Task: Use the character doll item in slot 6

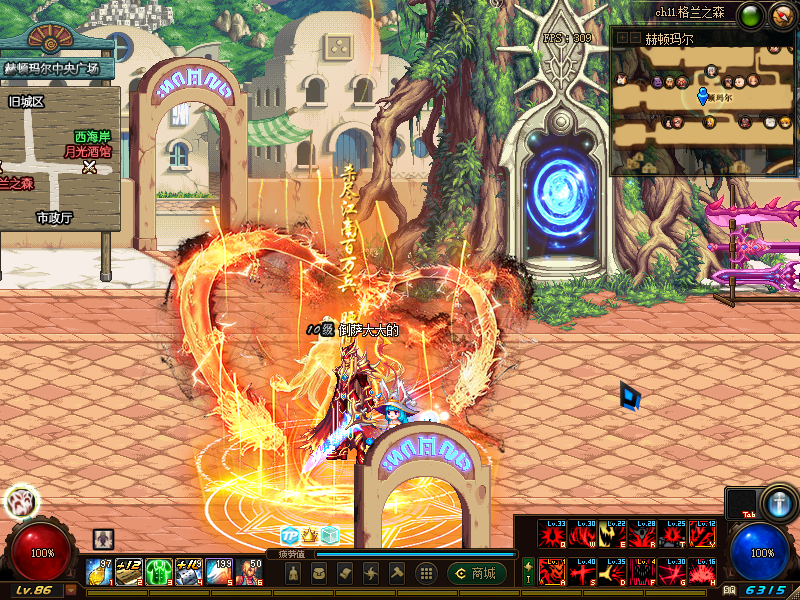Action: click(249, 572)
